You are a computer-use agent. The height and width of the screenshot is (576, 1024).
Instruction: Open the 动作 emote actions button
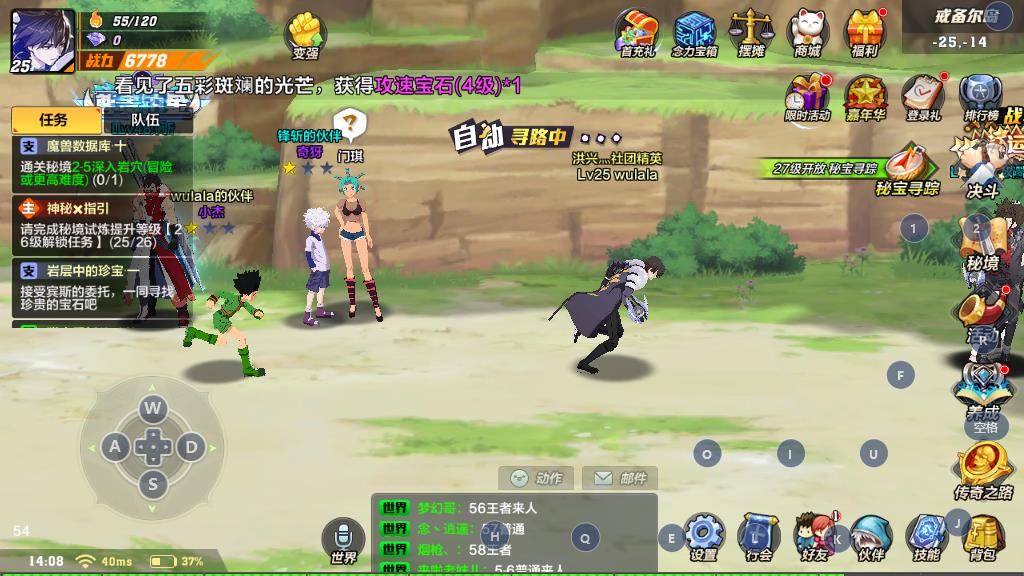[539, 478]
